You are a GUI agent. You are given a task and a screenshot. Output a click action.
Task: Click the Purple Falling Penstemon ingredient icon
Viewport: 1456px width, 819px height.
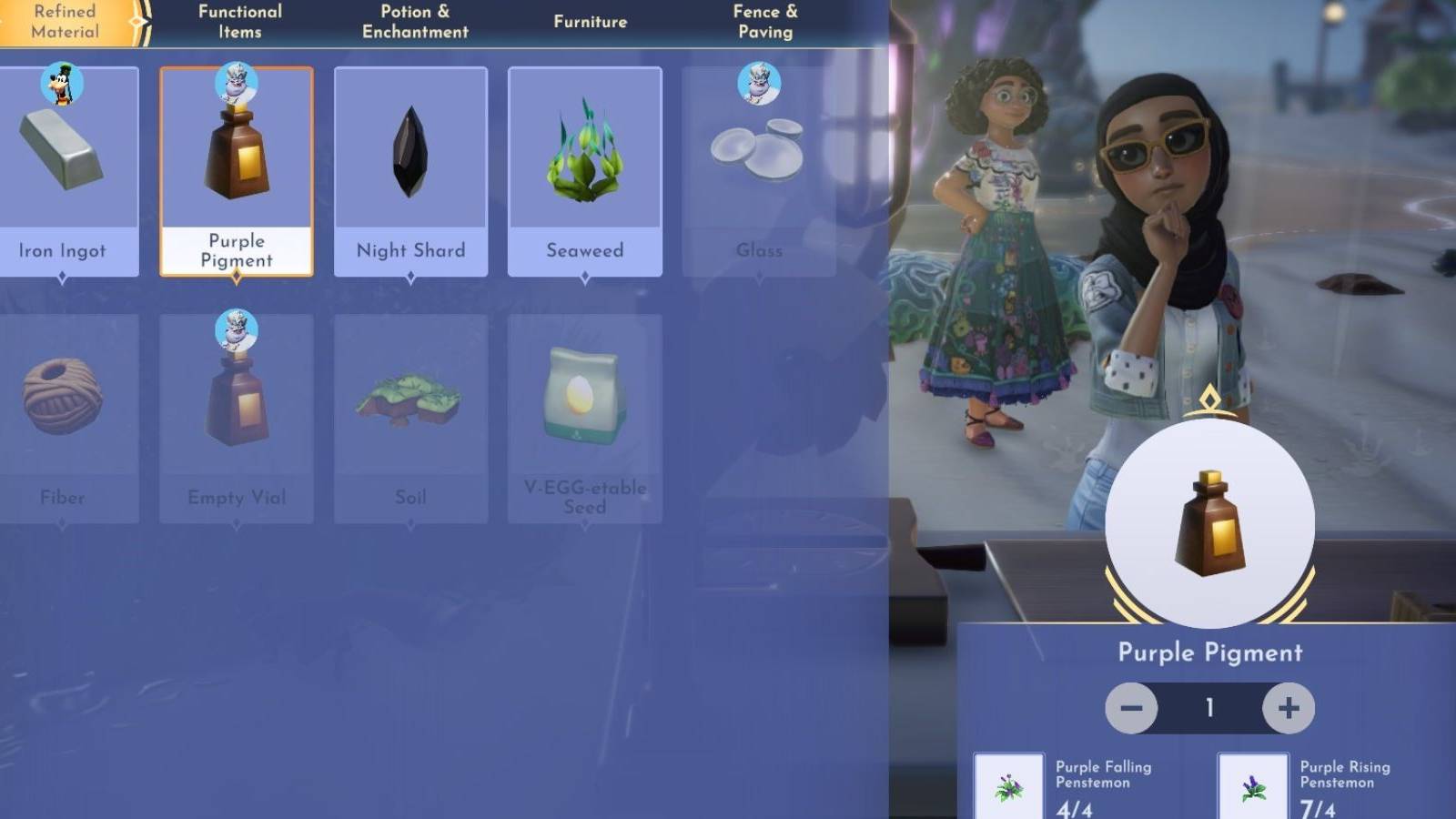pyautogui.click(x=1010, y=784)
